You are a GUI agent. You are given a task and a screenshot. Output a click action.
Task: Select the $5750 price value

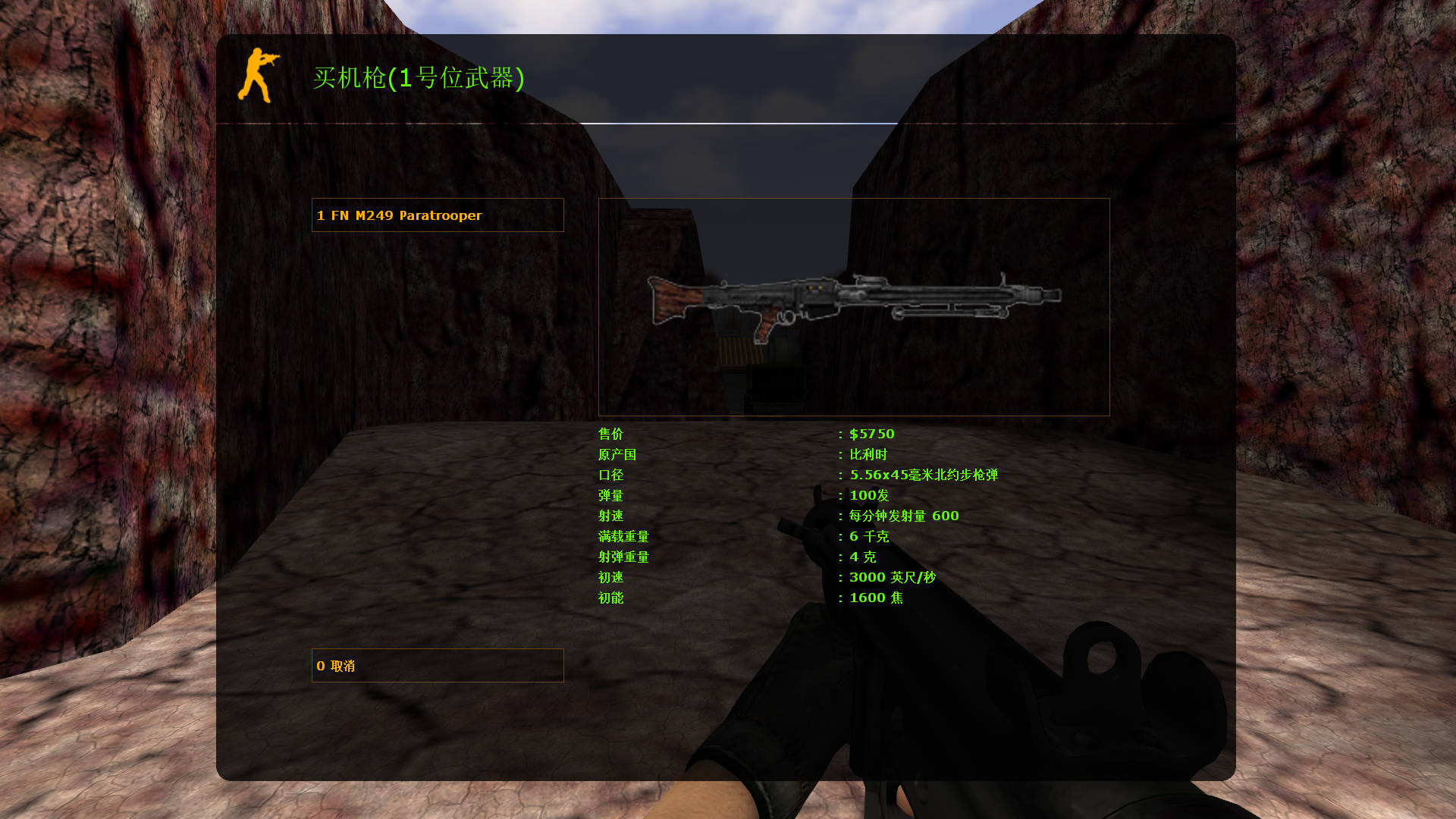(871, 434)
